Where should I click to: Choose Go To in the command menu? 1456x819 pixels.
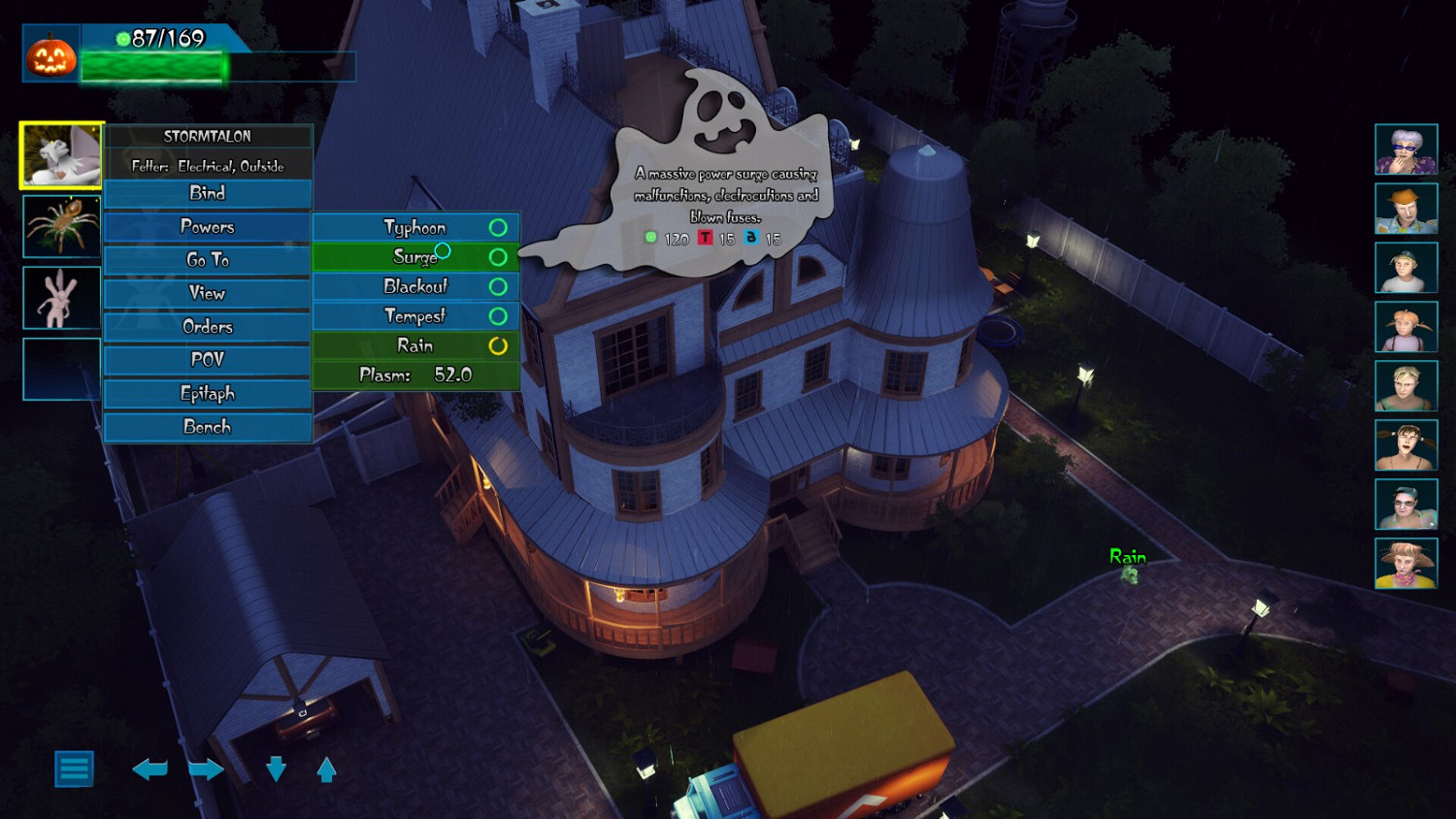tap(208, 259)
